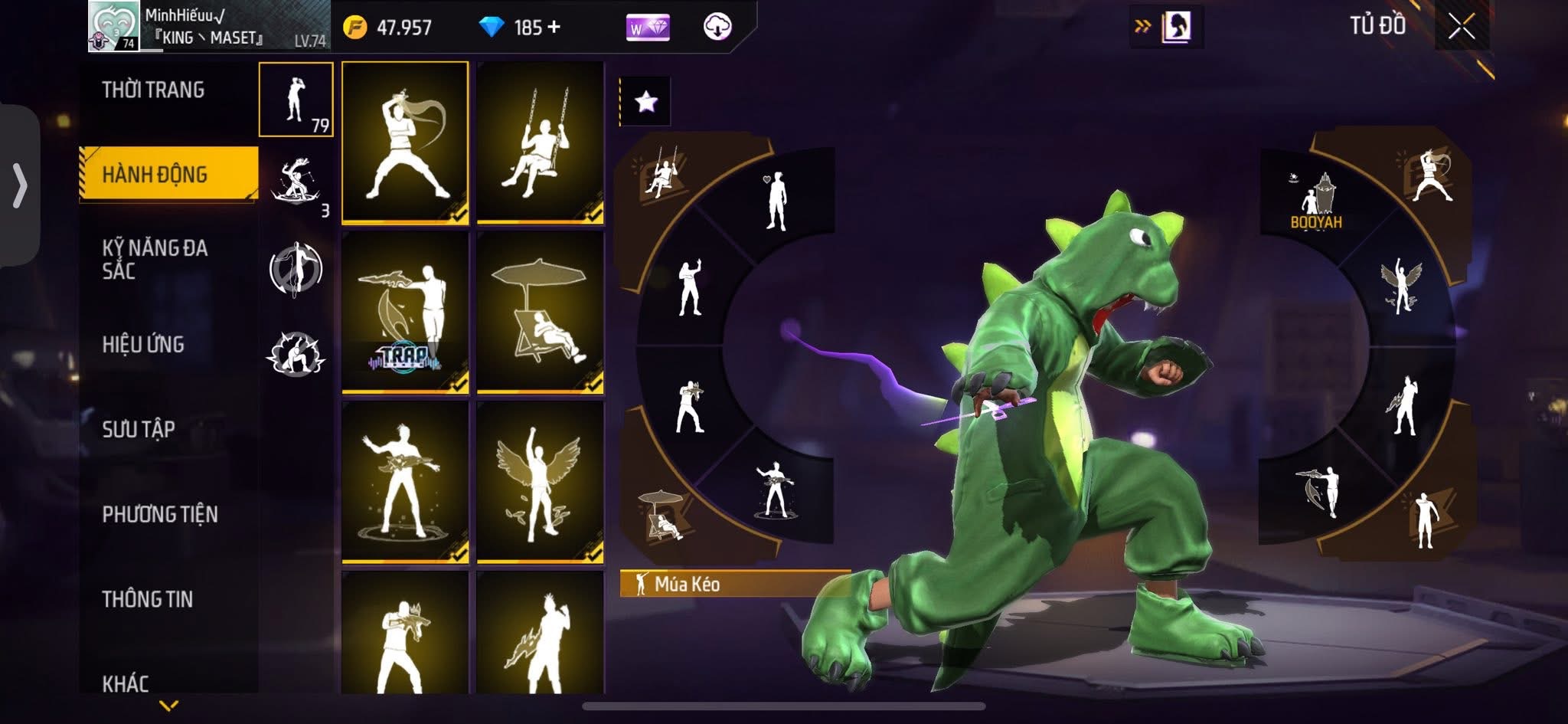Select the swing emote thumbnail in grid

tap(541, 143)
